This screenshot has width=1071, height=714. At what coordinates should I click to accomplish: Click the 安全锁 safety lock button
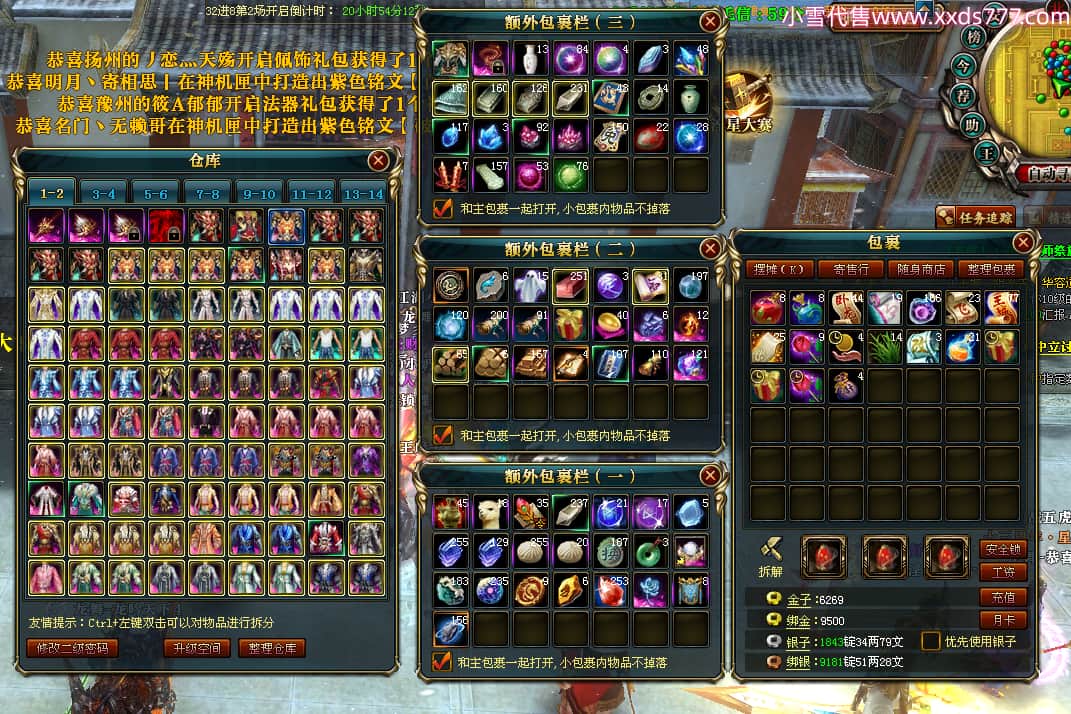[1002, 549]
